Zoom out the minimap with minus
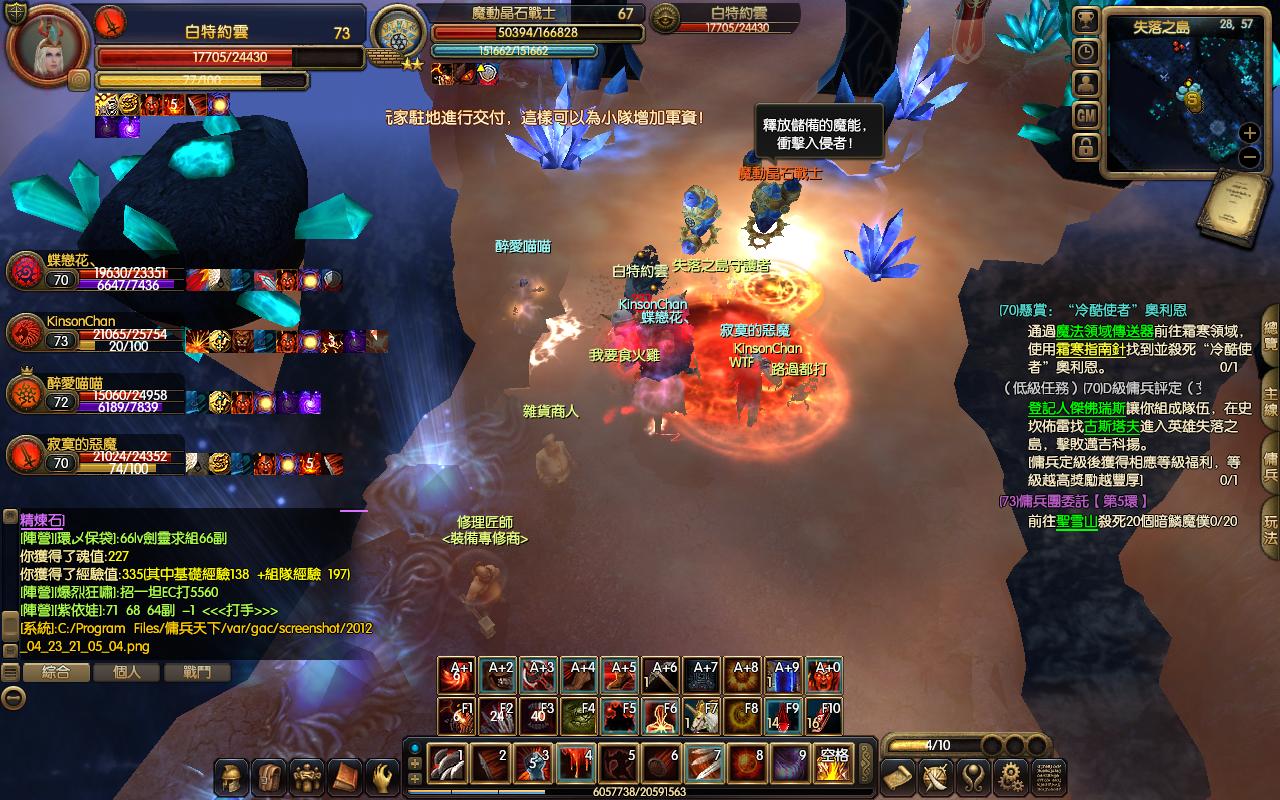Image resolution: width=1280 pixels, height=800 pixels. tap(1249, 157)
